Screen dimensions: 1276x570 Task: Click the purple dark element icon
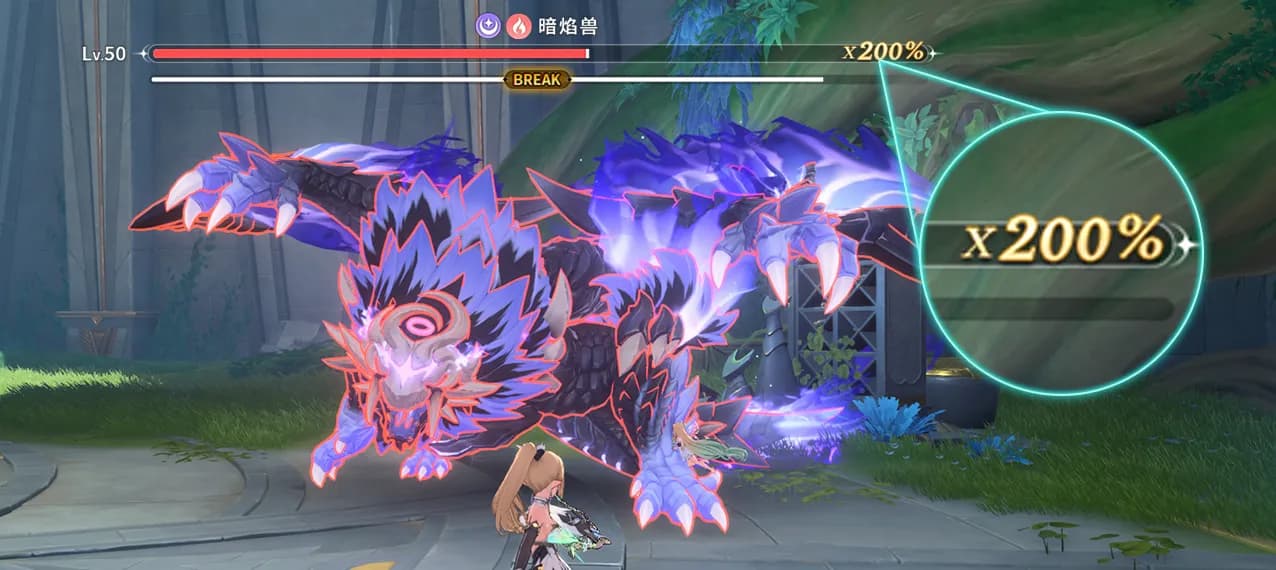point(488,28)
